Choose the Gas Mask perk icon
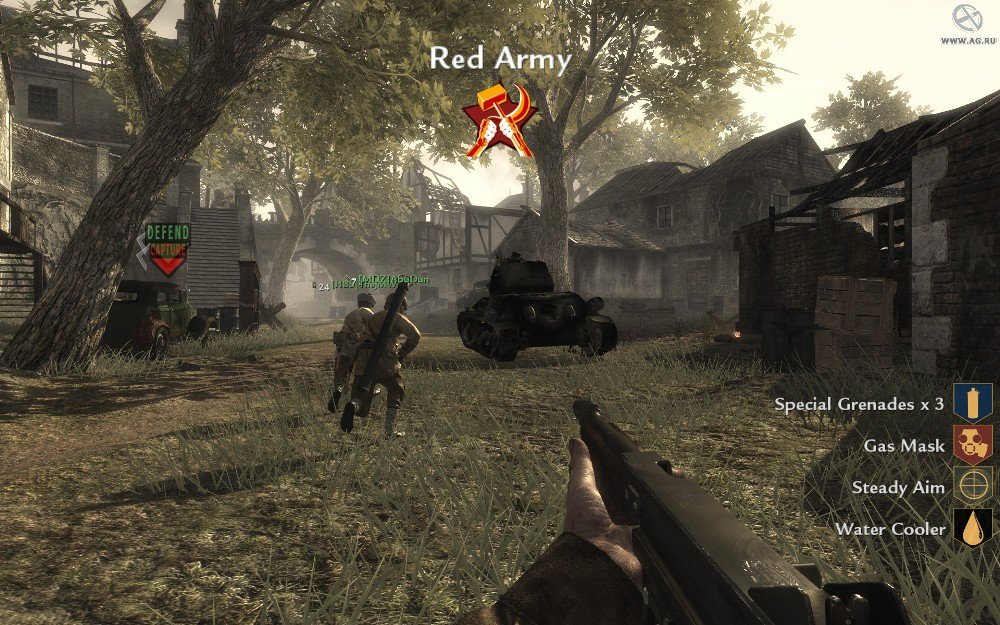This screenshot has height=625, width=1000. click(972, 445)
